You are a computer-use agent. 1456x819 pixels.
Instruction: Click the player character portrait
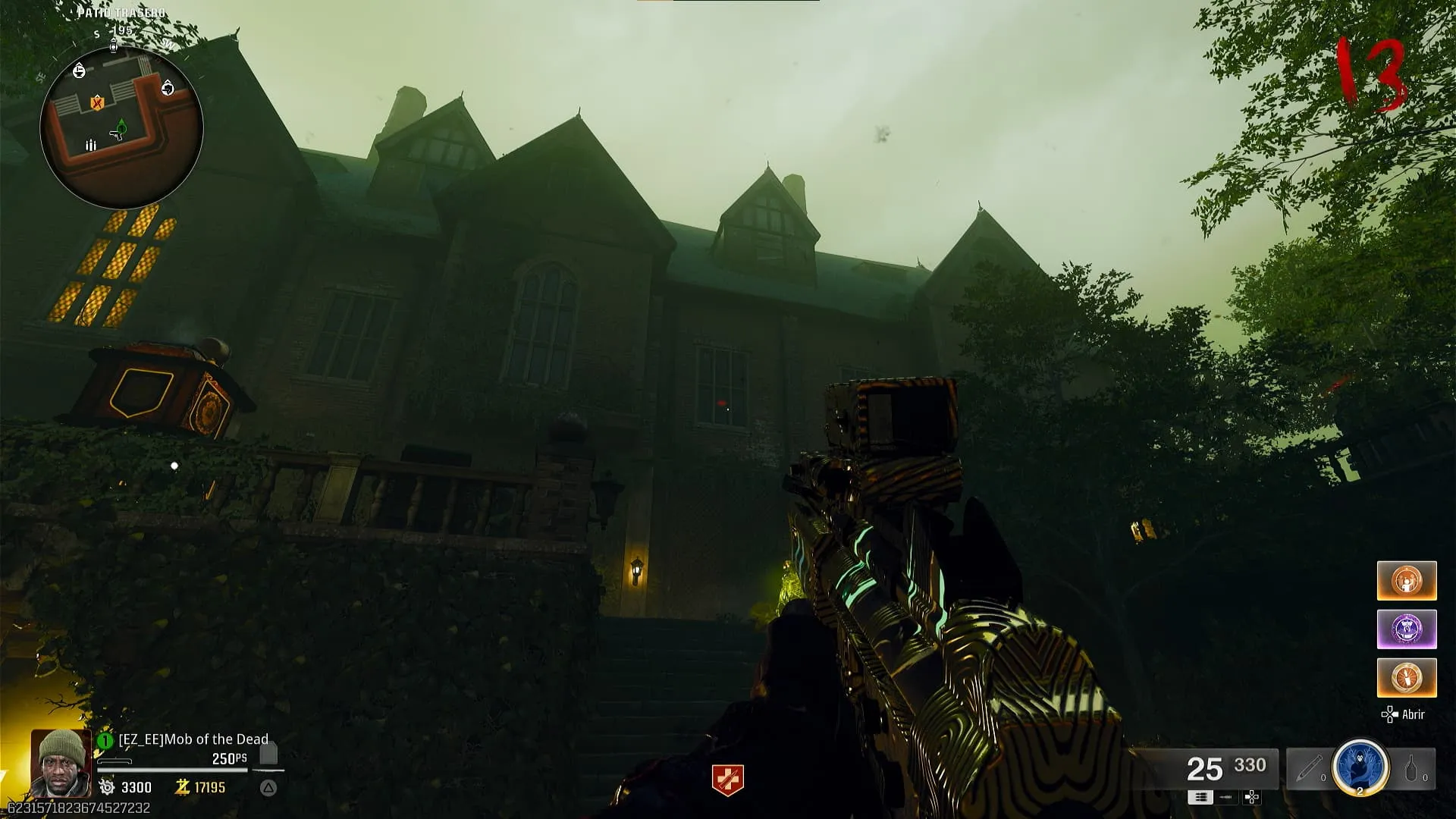[61, 762]
